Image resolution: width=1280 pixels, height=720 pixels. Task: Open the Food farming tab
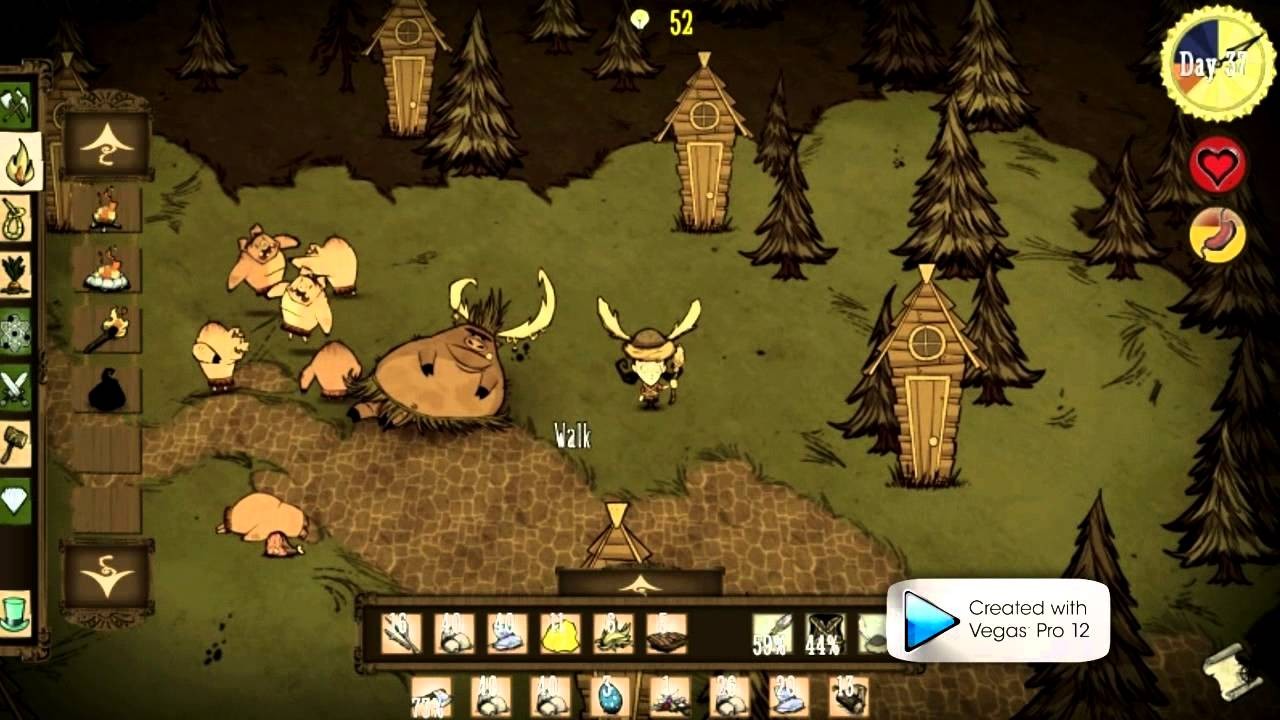(17, 273)
